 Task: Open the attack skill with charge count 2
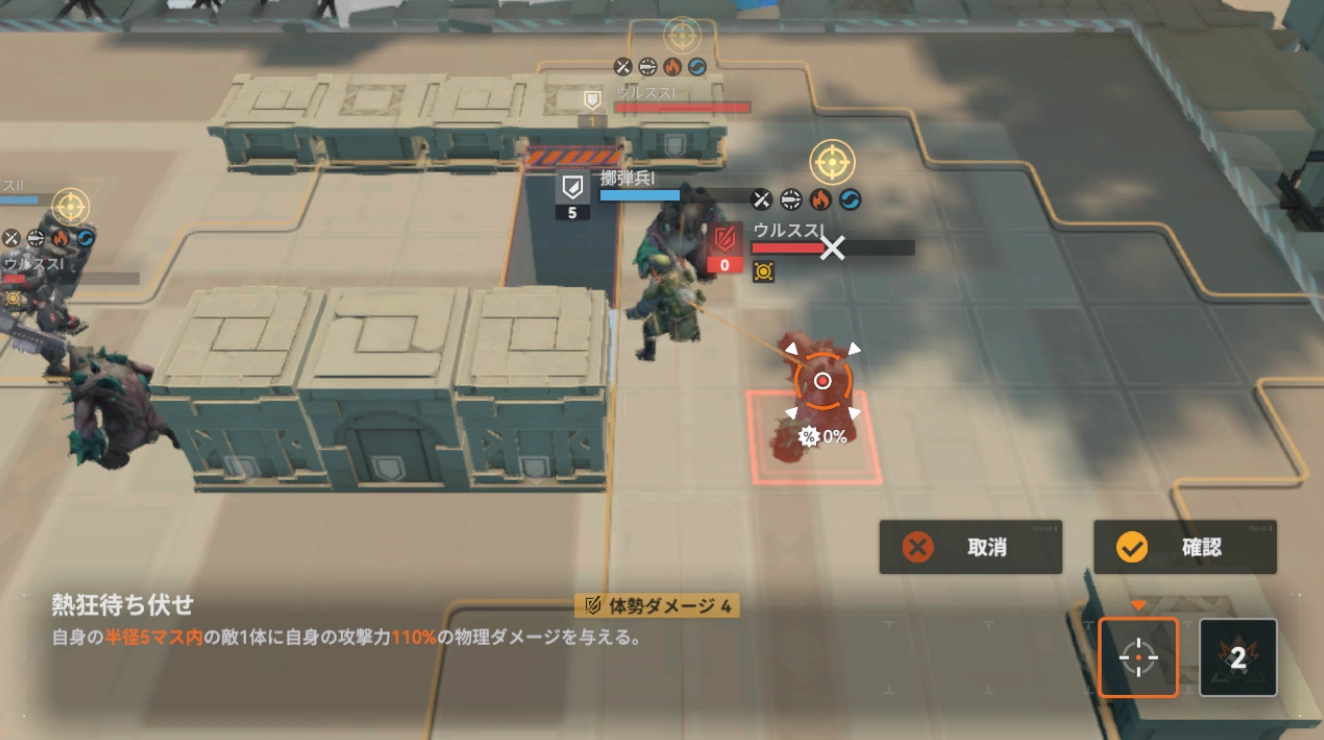point(1238,658)
